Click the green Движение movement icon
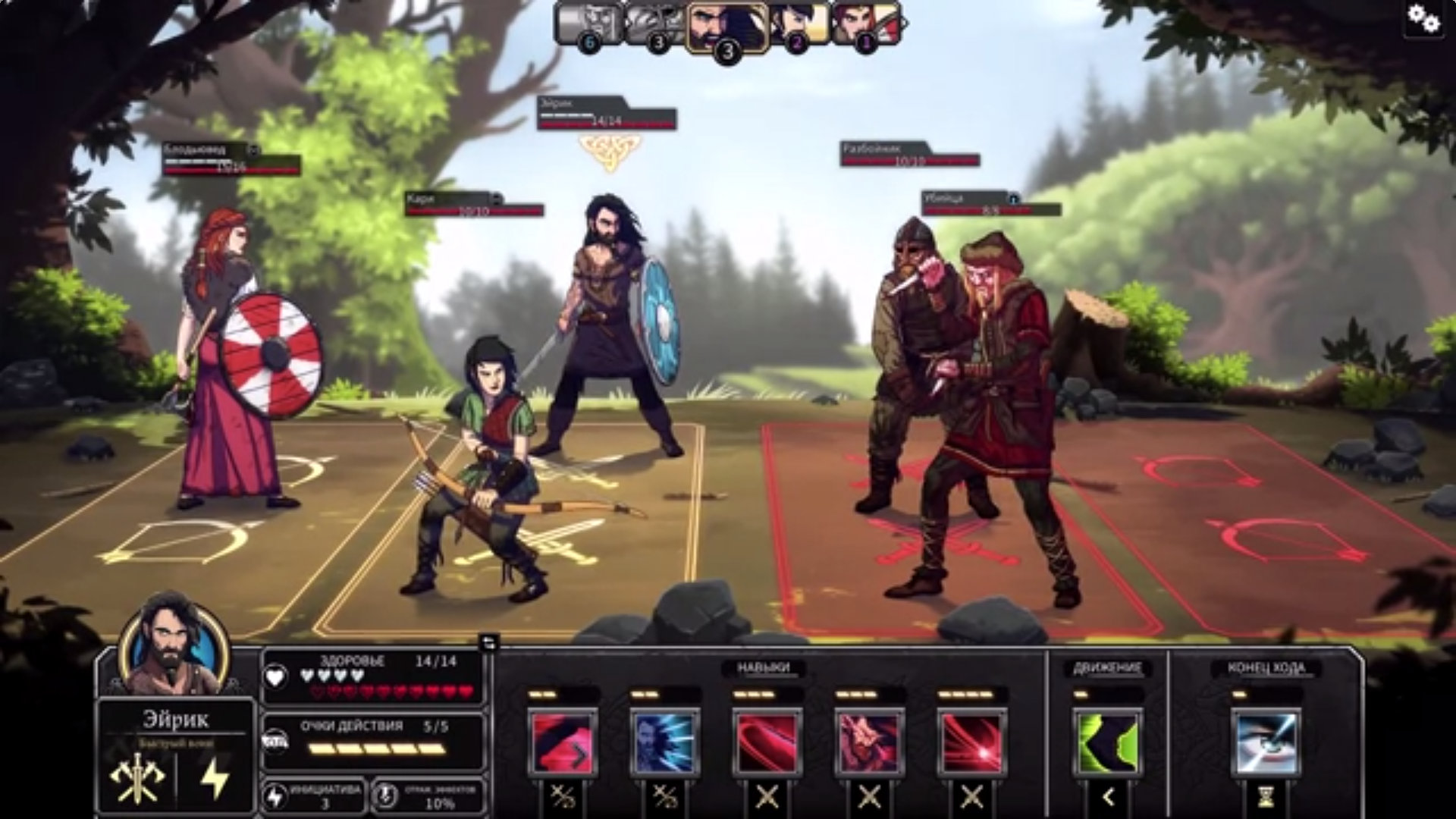Viewport: 1456px width, 819px height. tap(1107, 742)
